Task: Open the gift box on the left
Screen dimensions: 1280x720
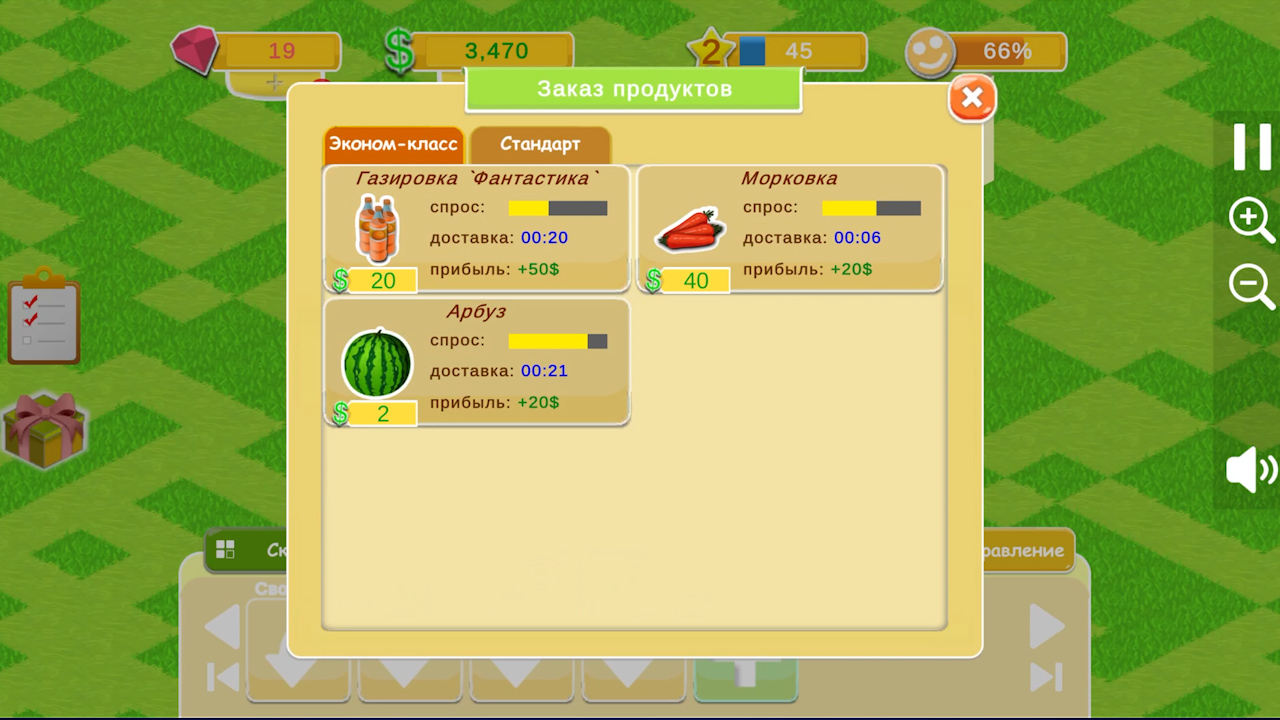Action: pos(45,430)
